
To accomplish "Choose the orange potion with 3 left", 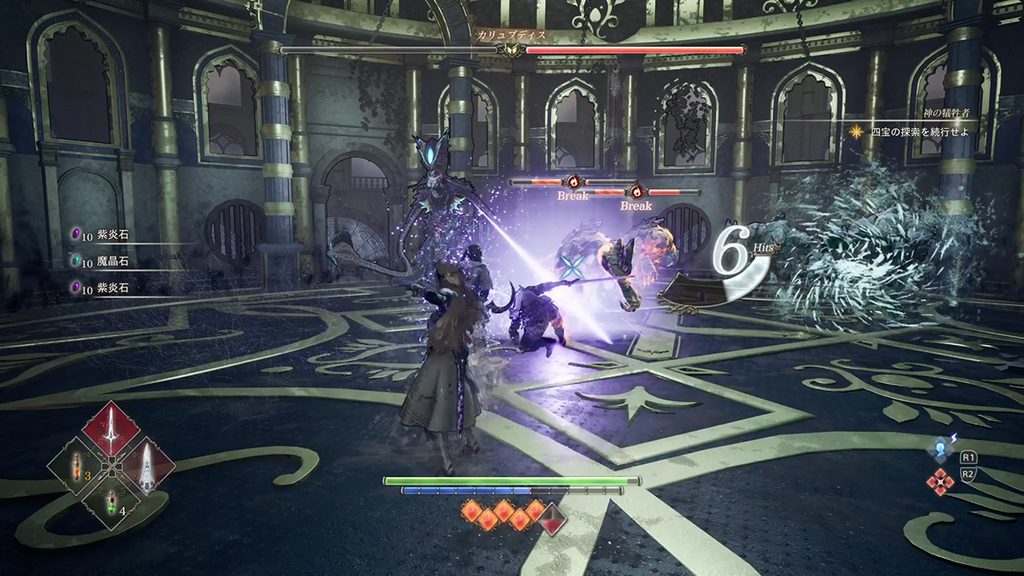I will tap(77, 466).
